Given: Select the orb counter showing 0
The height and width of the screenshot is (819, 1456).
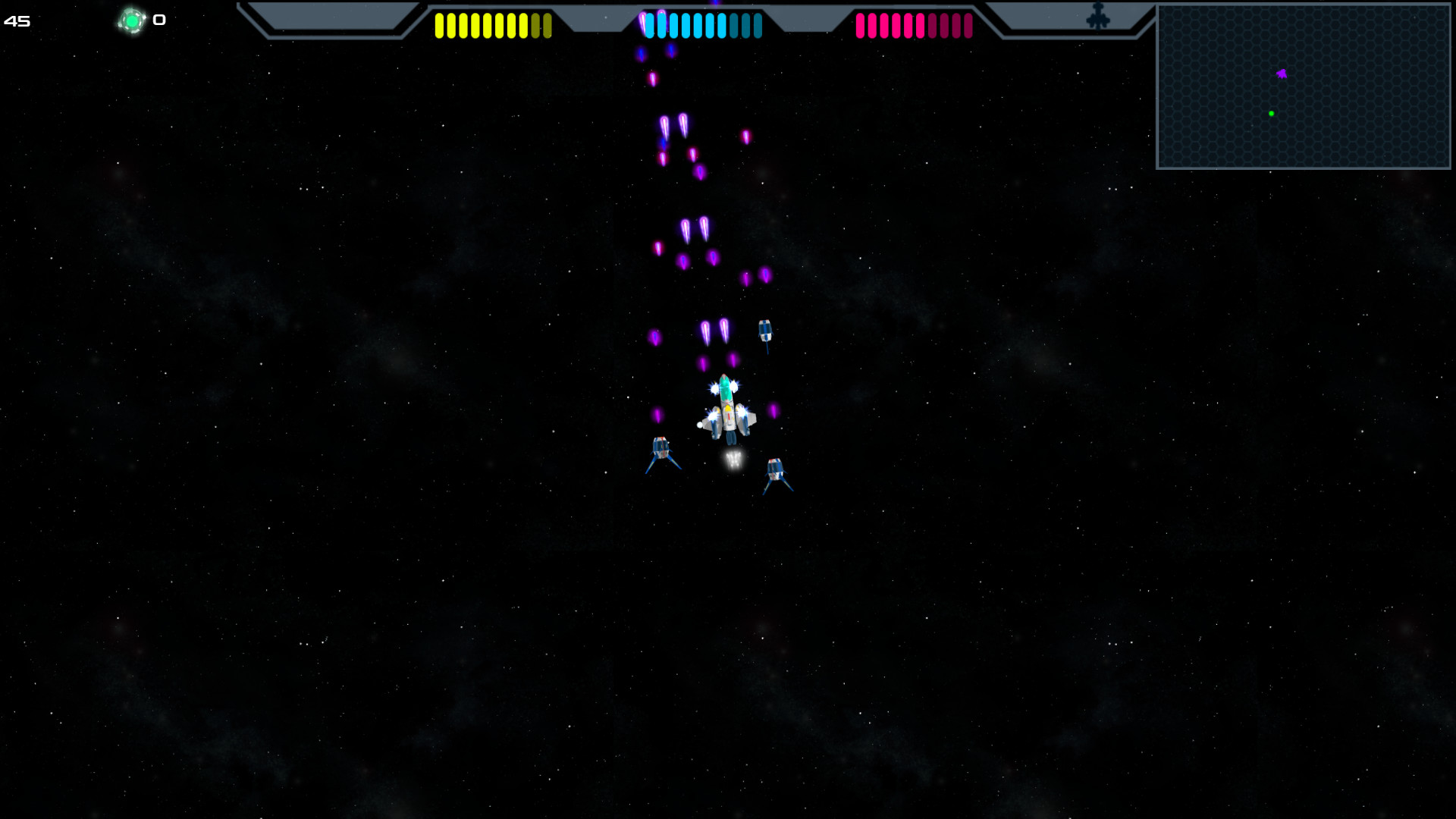Looking at the screenshot, I should point(158,20).
